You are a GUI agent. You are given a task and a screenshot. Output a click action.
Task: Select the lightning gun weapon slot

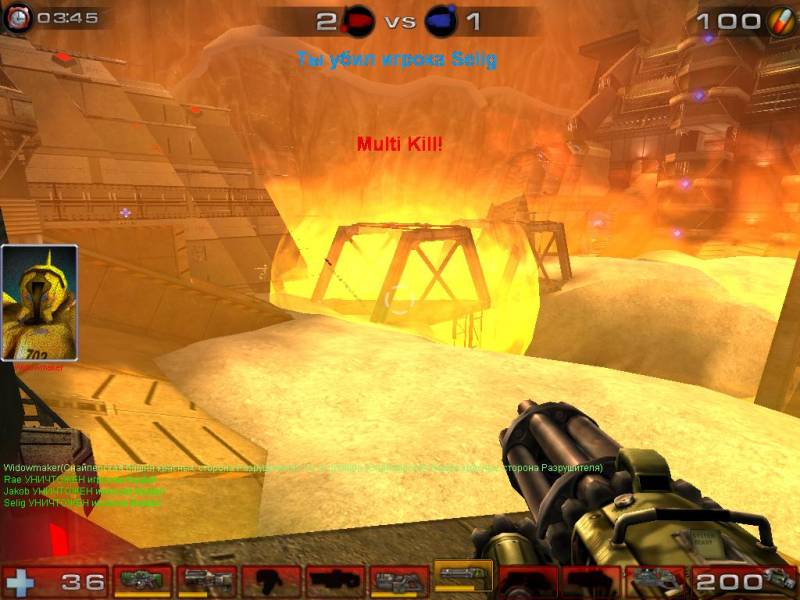pyautogui.click(x=655, y=580)
